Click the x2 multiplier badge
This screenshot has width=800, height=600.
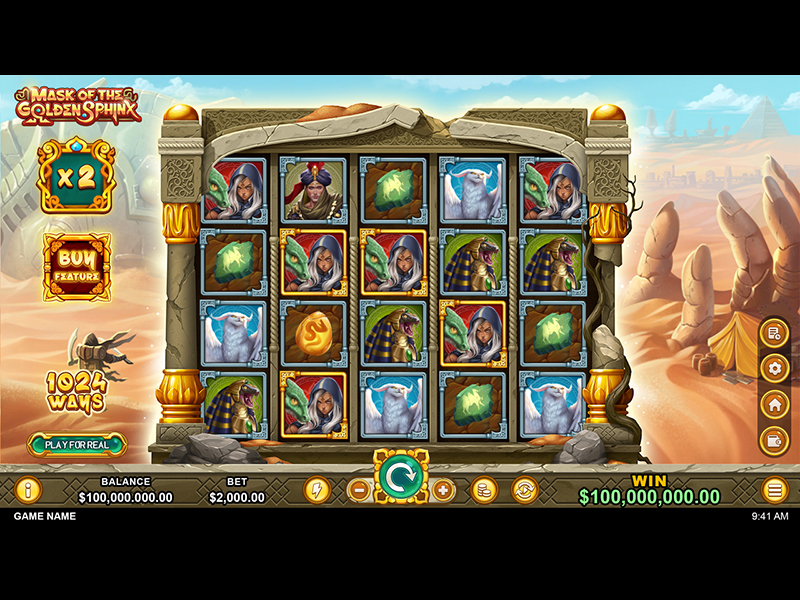pos(77,176)
